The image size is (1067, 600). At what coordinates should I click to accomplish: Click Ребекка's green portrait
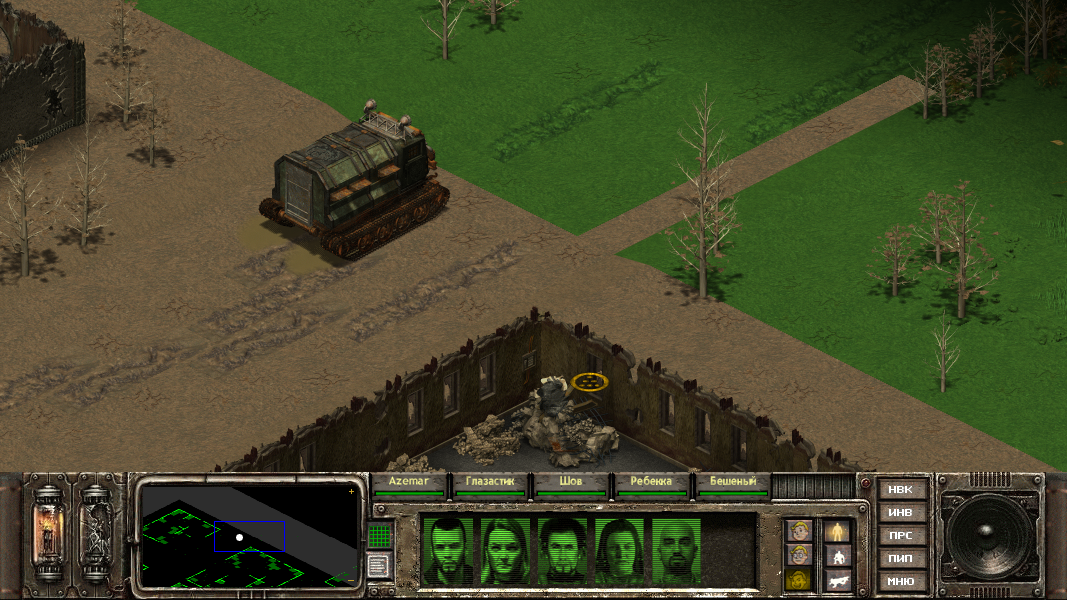point(621,549)
